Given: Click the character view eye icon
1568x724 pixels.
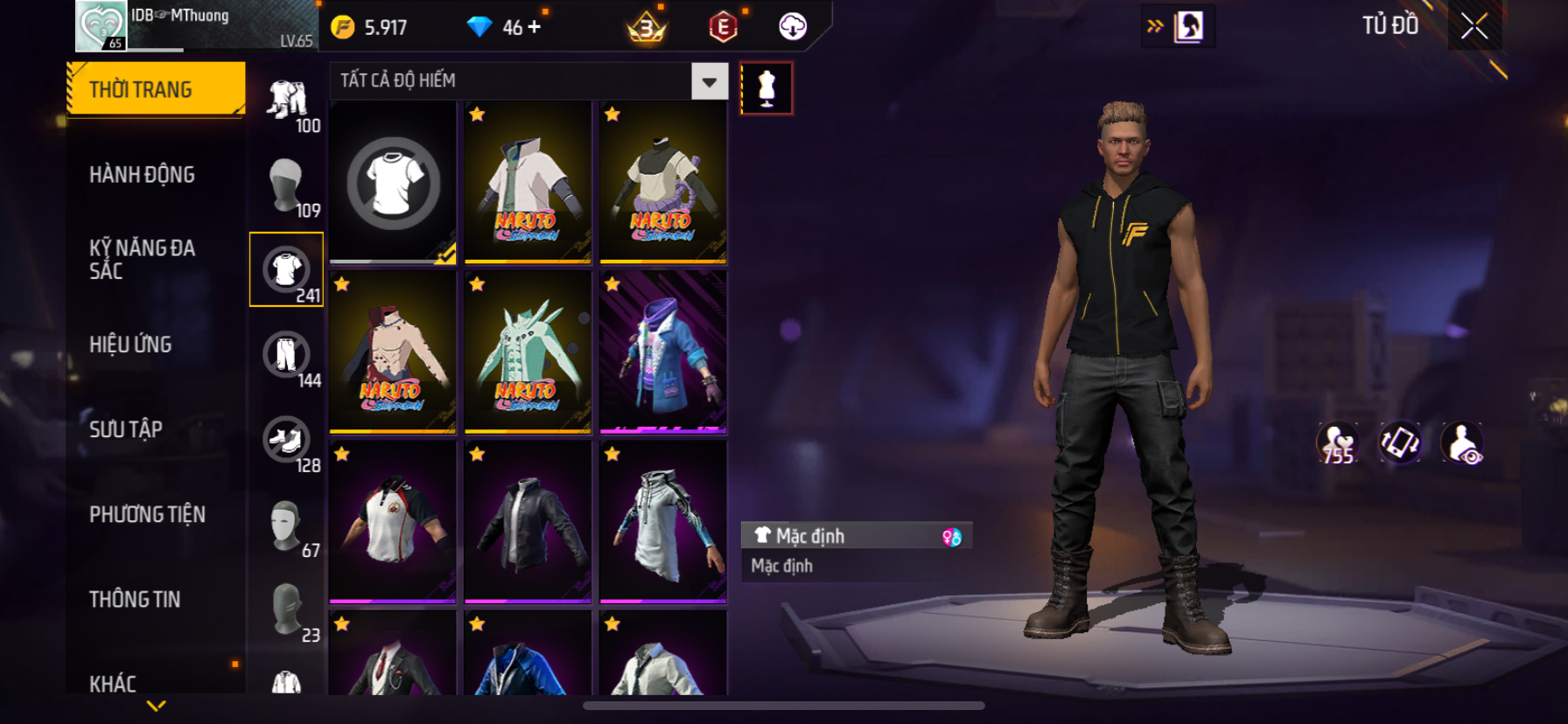Looking at the screenshot, I should 1462,443.
